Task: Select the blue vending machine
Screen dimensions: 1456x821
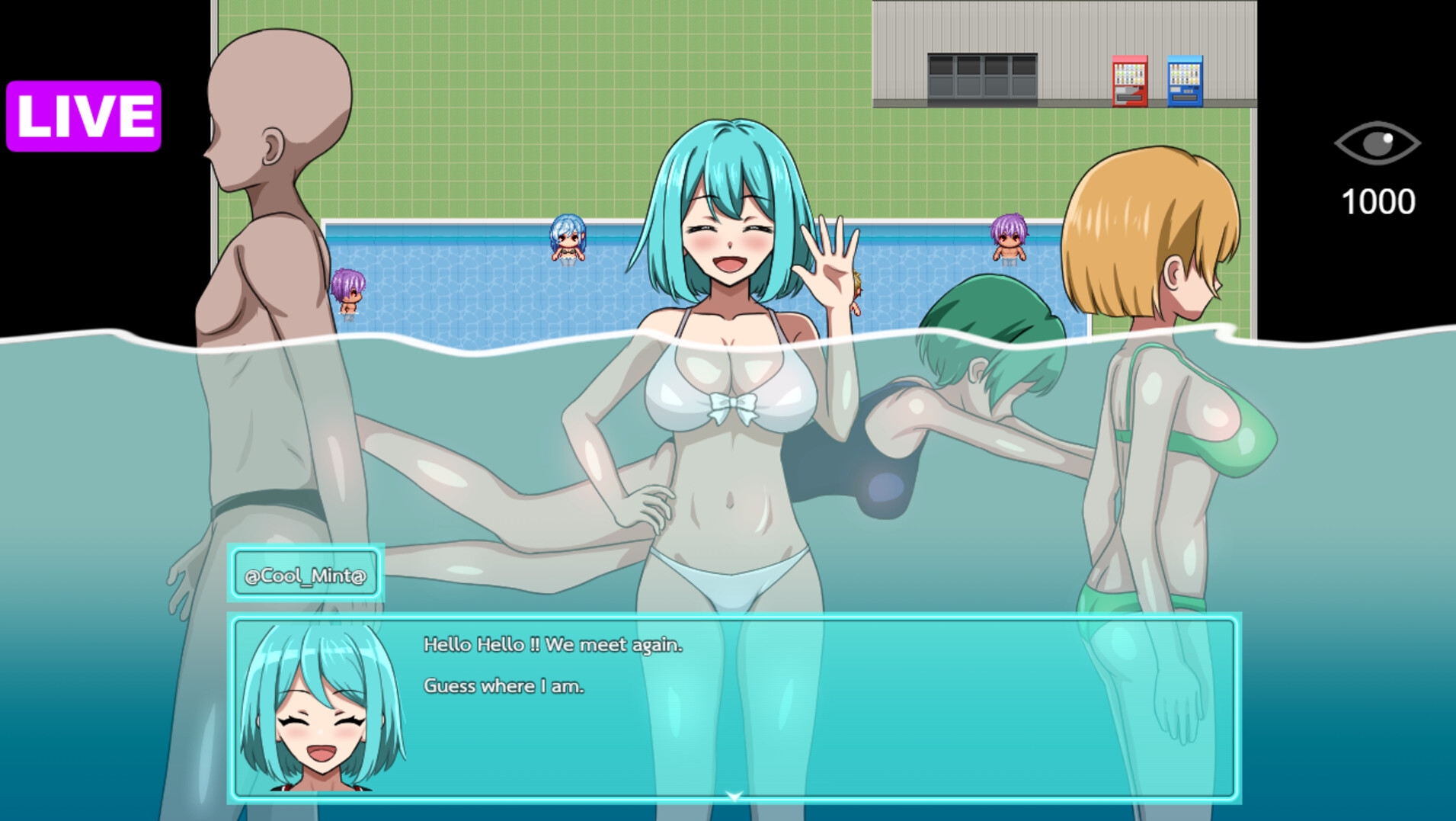Action: [1184, 82]
